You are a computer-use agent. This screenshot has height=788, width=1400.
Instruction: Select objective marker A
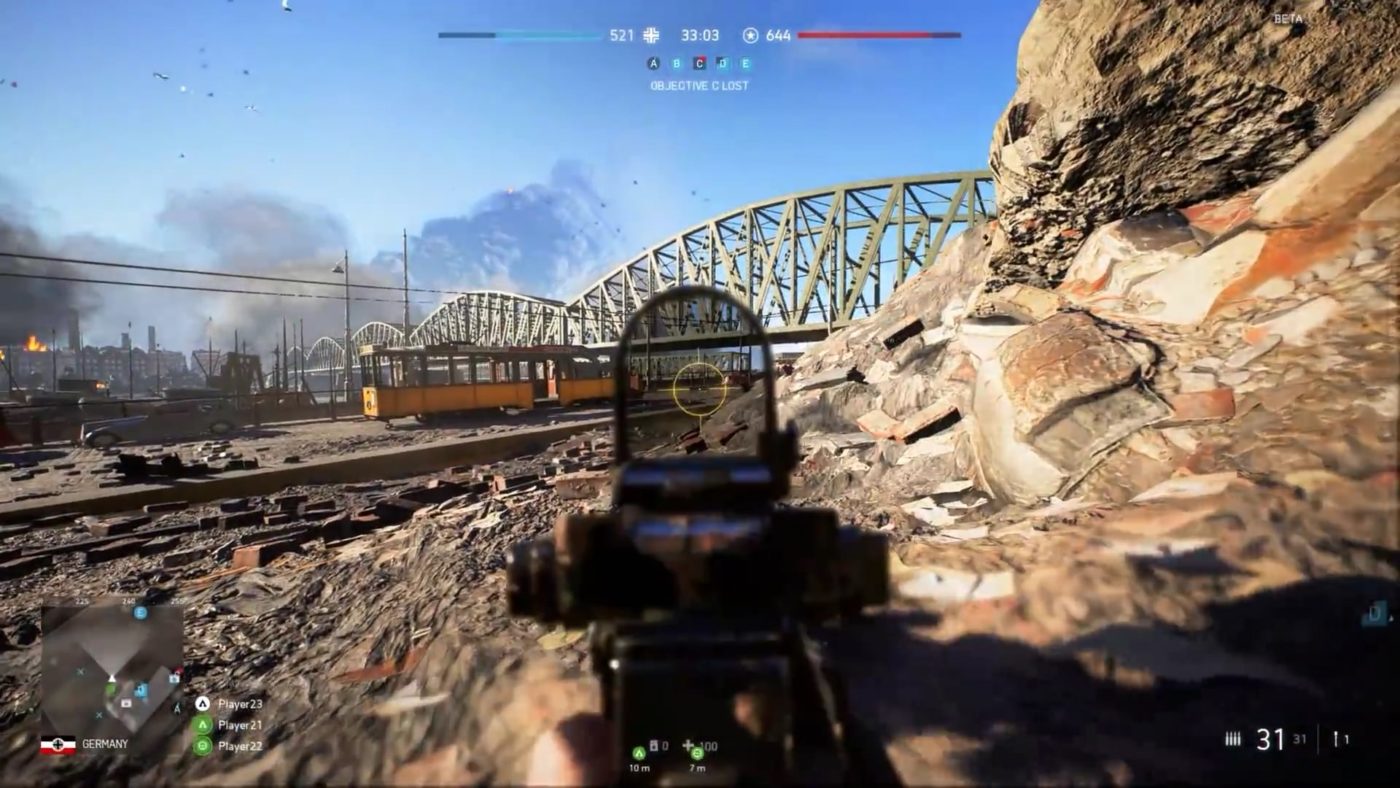click(x=652, y=62)
